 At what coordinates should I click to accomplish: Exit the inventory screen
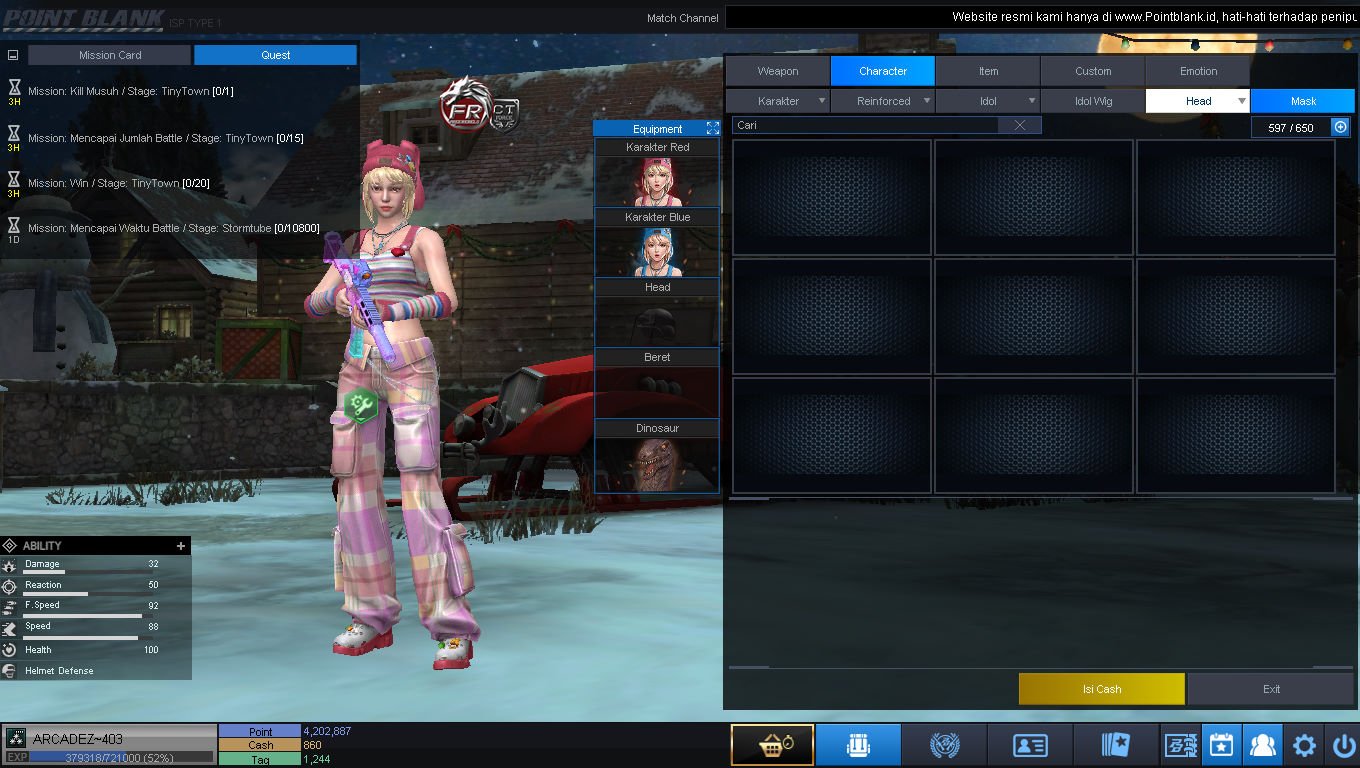pos(1271,689)
